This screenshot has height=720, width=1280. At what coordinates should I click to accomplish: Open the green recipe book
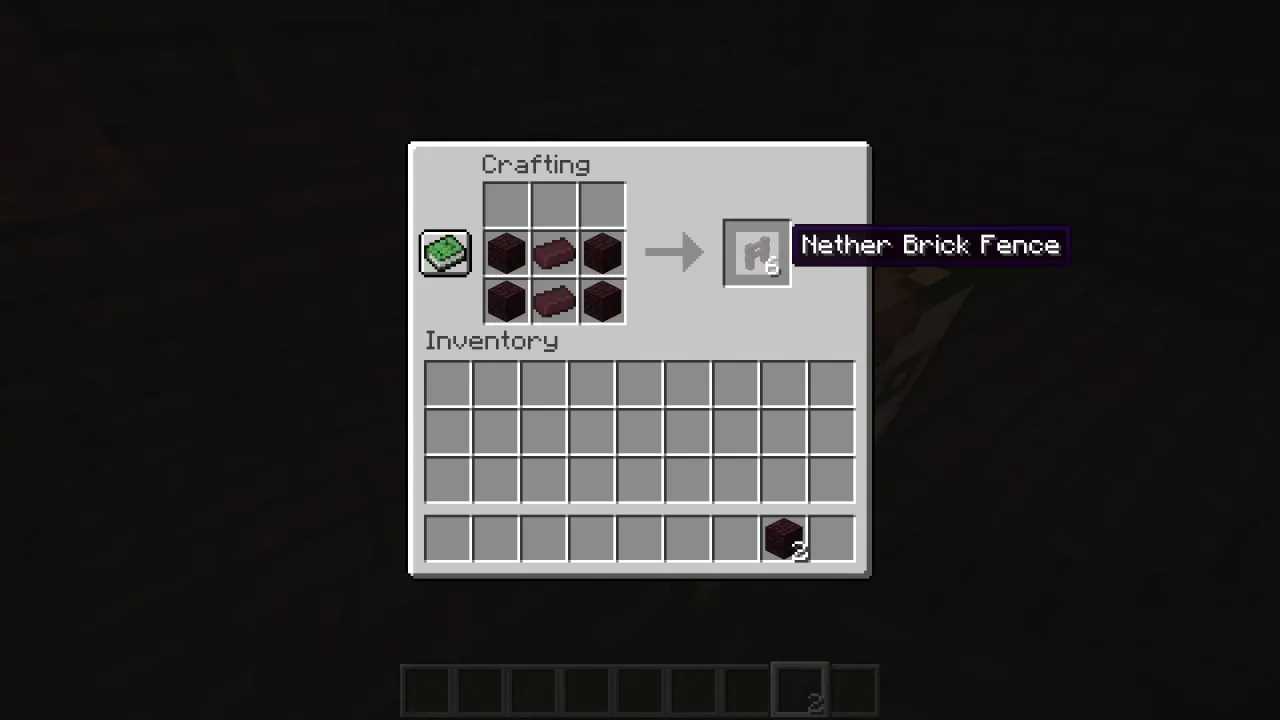click(444, 252)
